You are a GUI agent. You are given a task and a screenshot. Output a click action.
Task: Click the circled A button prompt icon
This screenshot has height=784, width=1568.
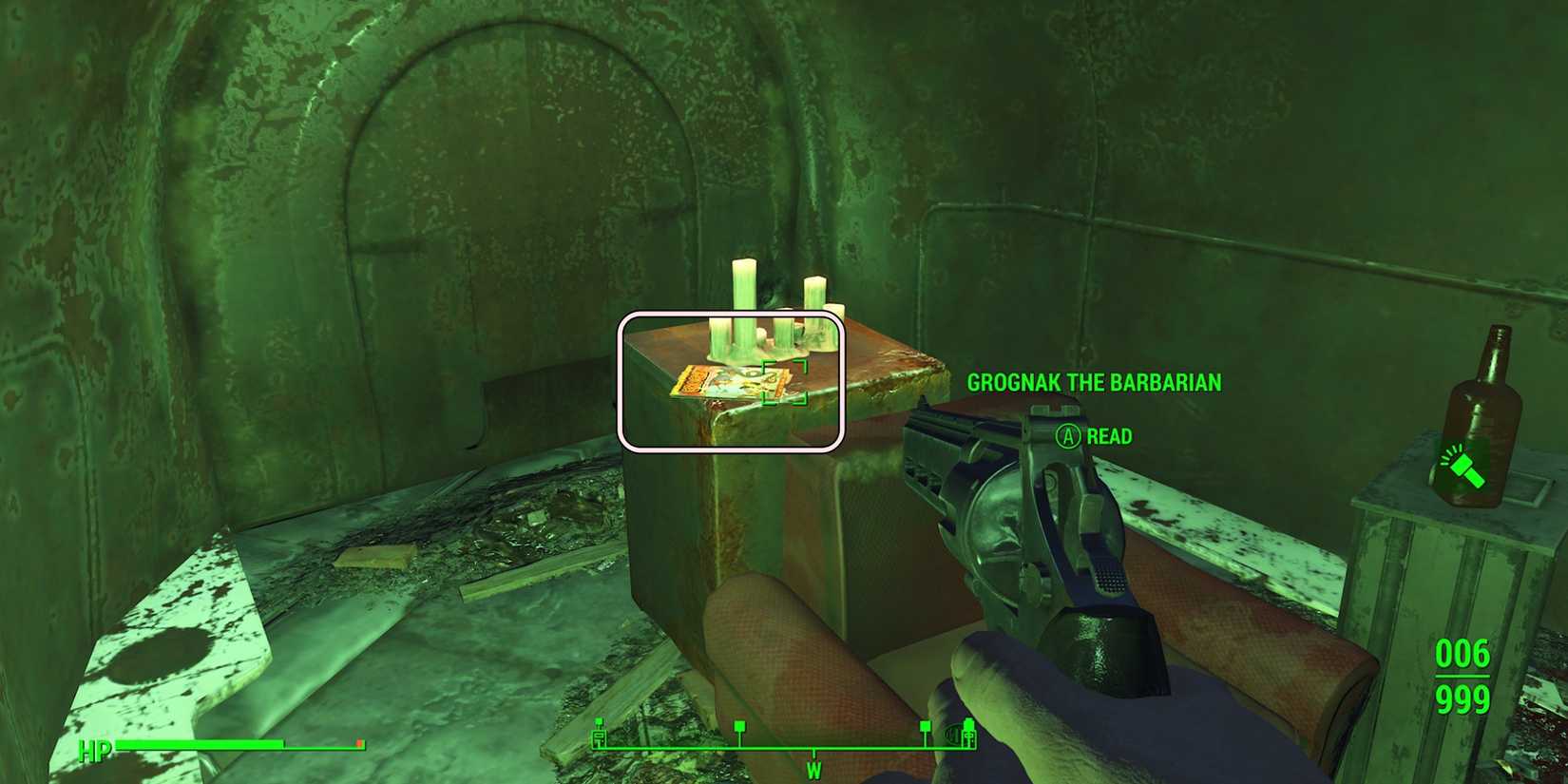tap(1067, 438)
